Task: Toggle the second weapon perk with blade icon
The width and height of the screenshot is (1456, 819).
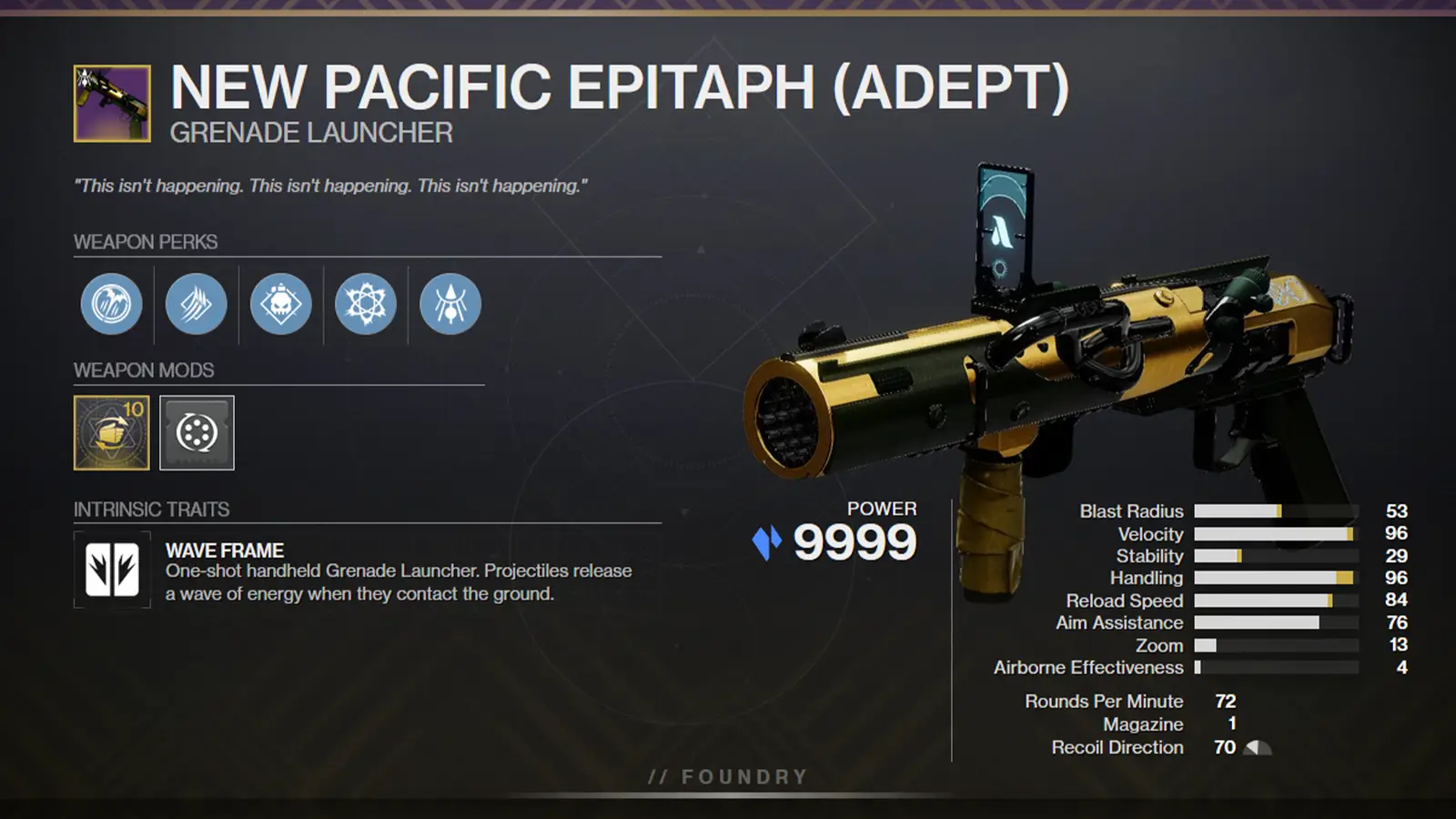Action: pyautogui.click(x=197, y=305)
